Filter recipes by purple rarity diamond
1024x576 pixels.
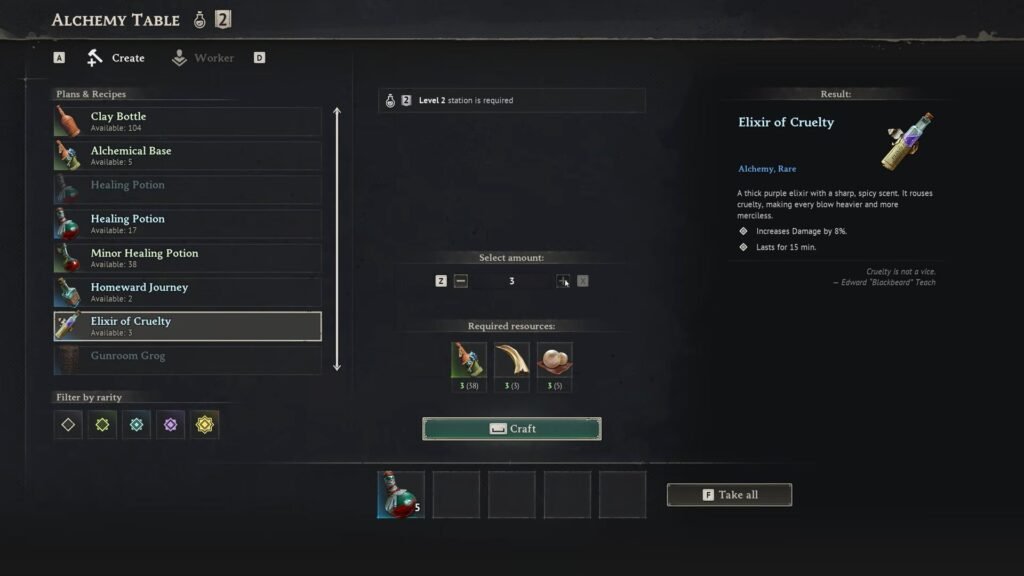click(x=171, y=424)
